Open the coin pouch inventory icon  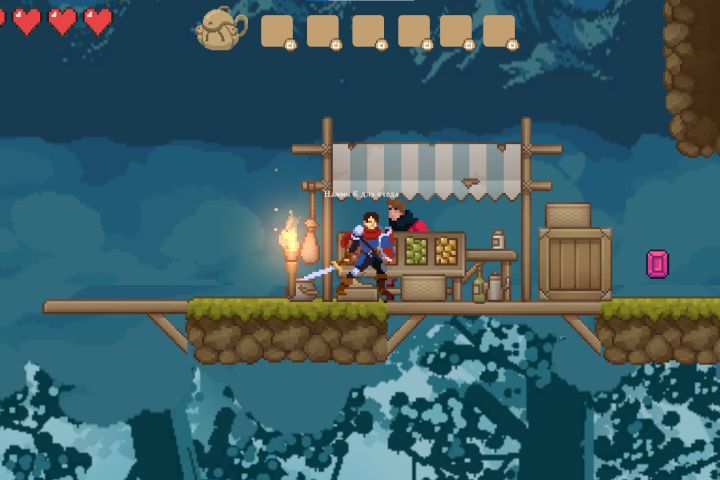(221, 29)
